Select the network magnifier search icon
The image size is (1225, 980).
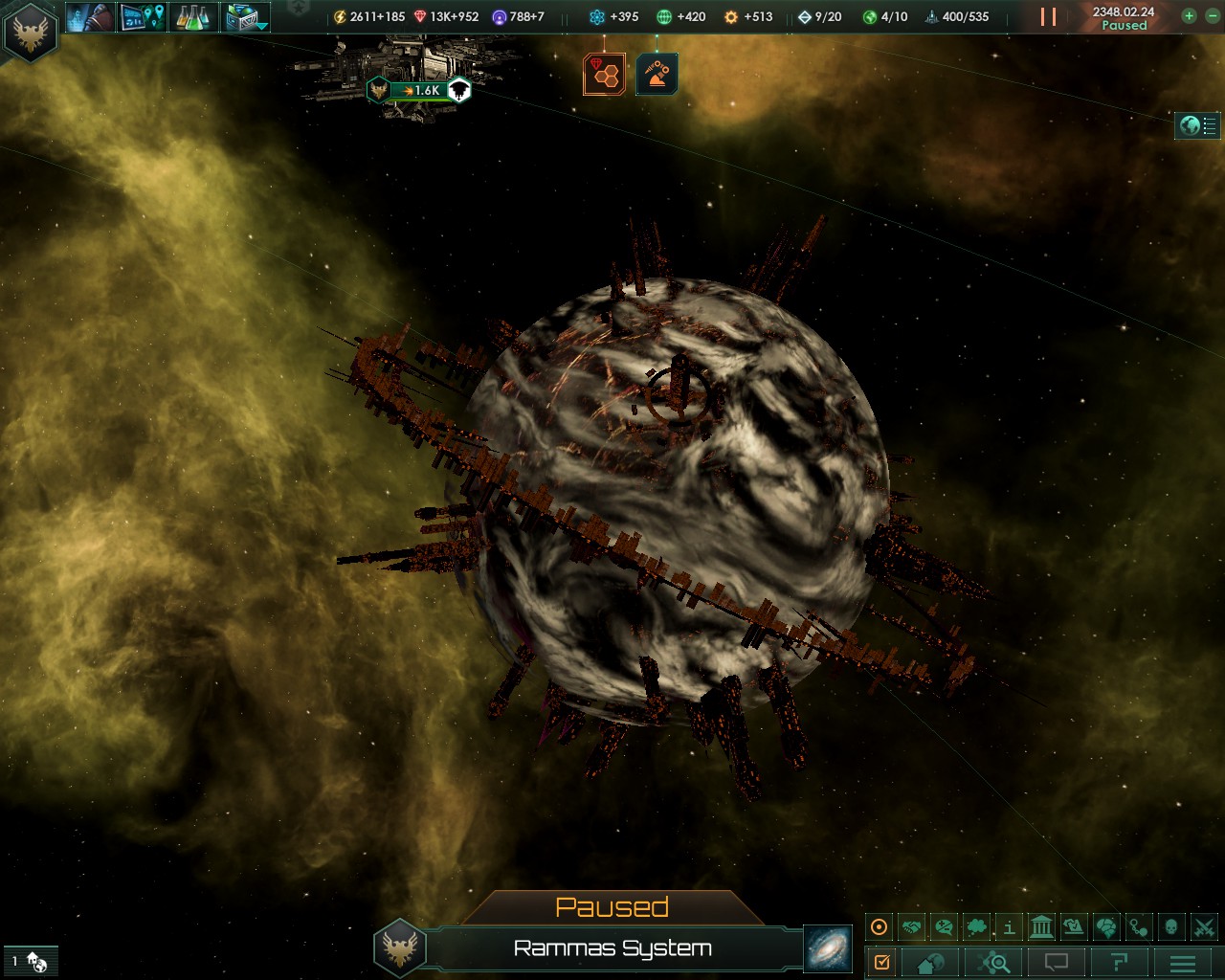pyautogui.click(x=995, y=961)
